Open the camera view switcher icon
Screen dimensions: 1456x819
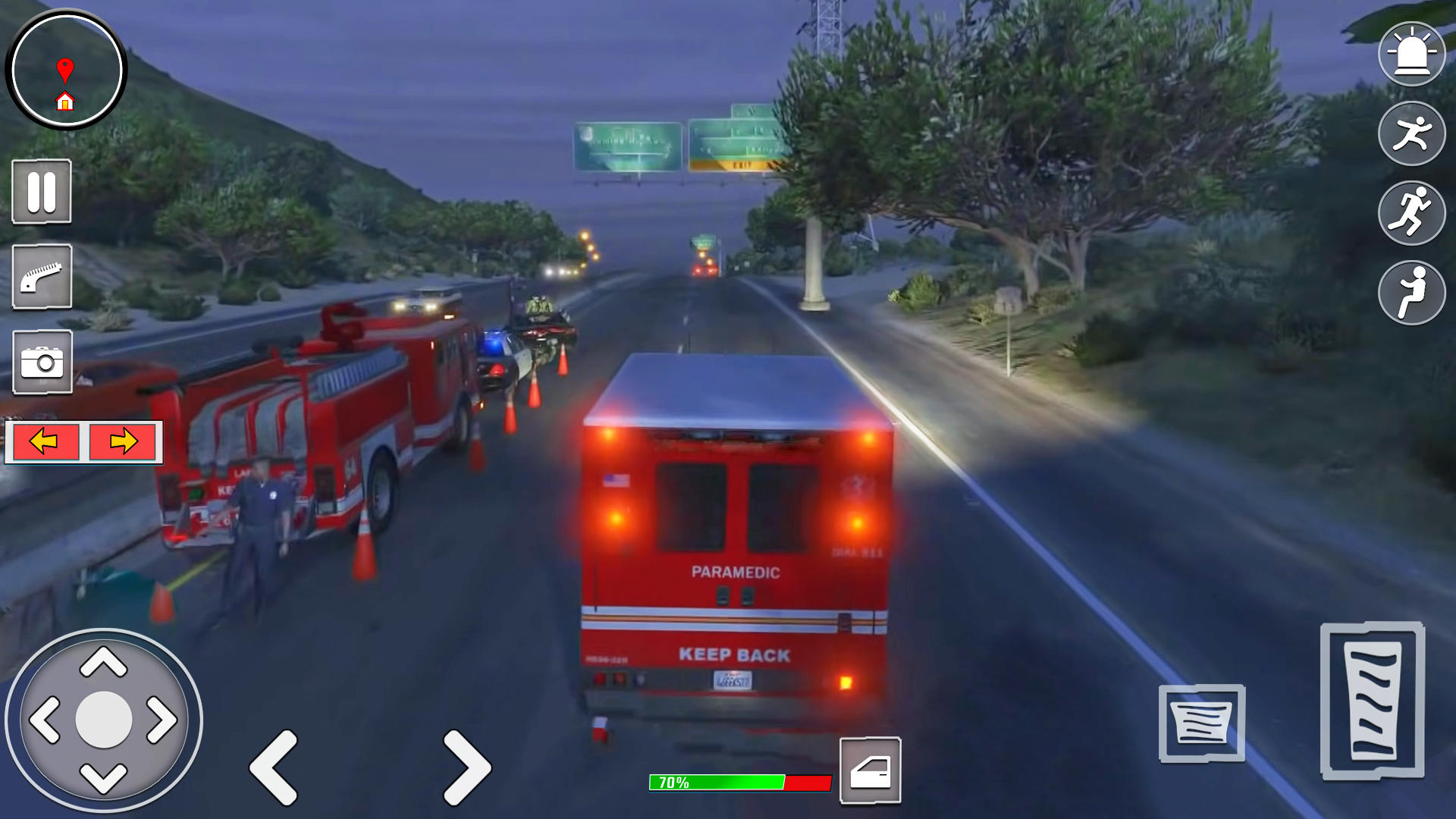point(42,362)
